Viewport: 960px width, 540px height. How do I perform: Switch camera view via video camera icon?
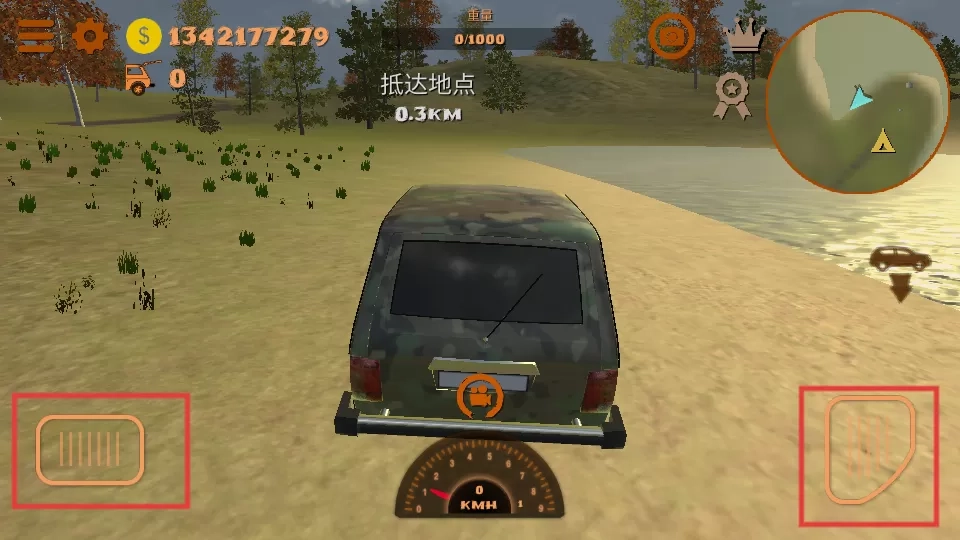(480, 398)
